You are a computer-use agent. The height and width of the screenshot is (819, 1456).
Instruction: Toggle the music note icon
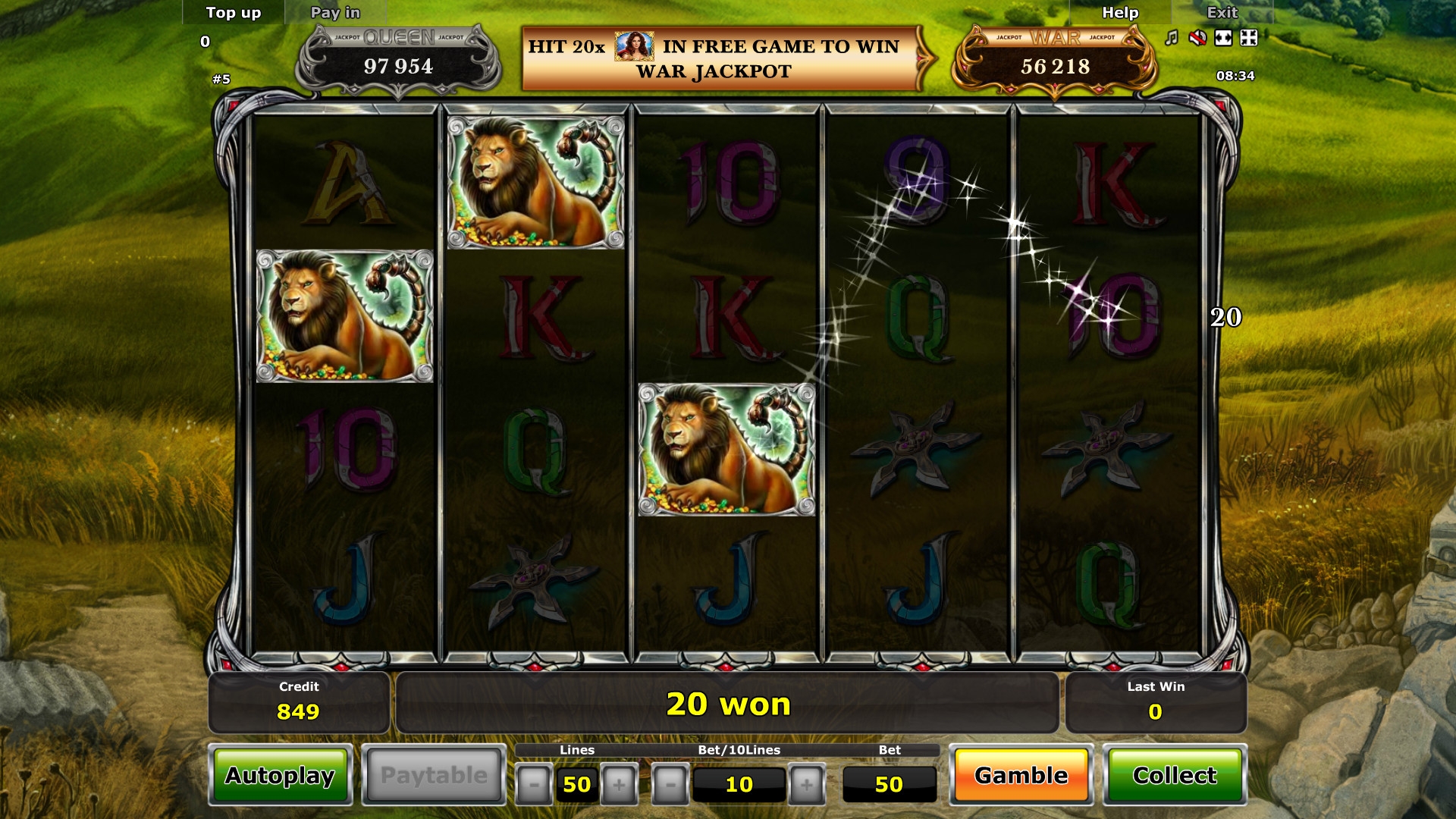(x=1172, y=38)
